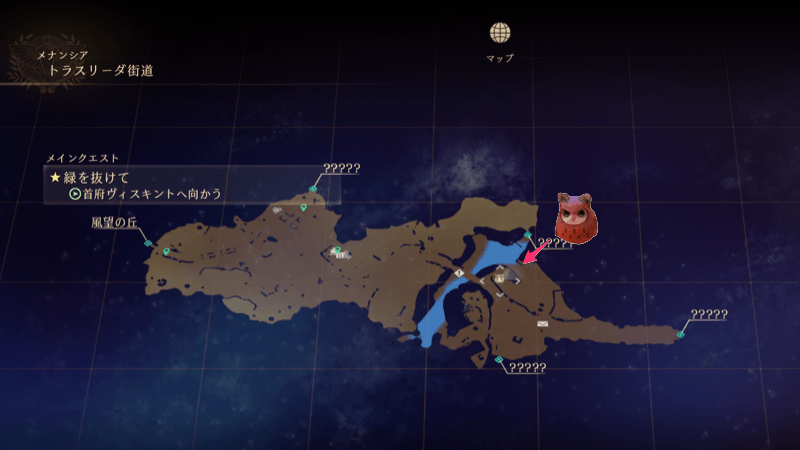The width and height of the screenshot is (800, 450).
Task: Select the envelope letter marker on the map
Action: (x=542, y=324)
